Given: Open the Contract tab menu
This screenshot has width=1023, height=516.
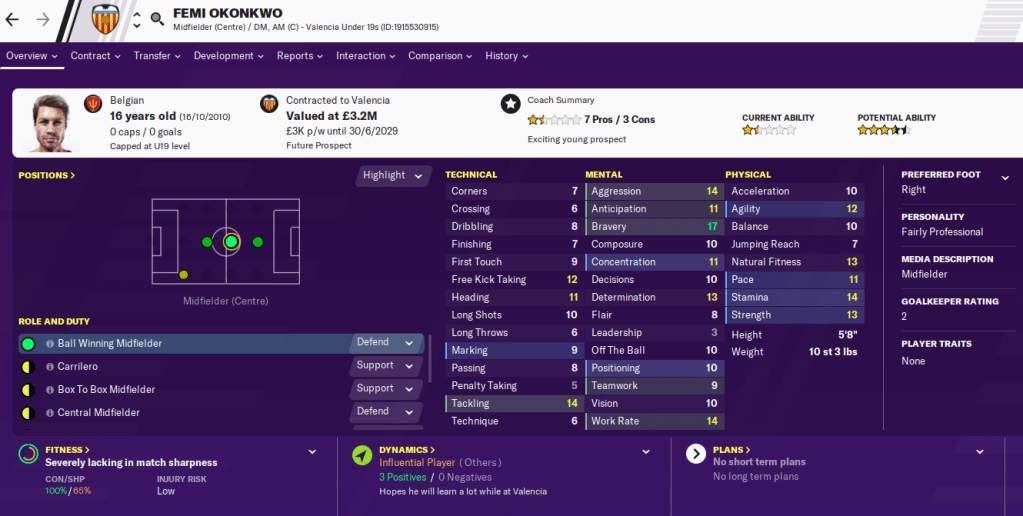Looking at the screenshot, I should (x=95, y=56).
